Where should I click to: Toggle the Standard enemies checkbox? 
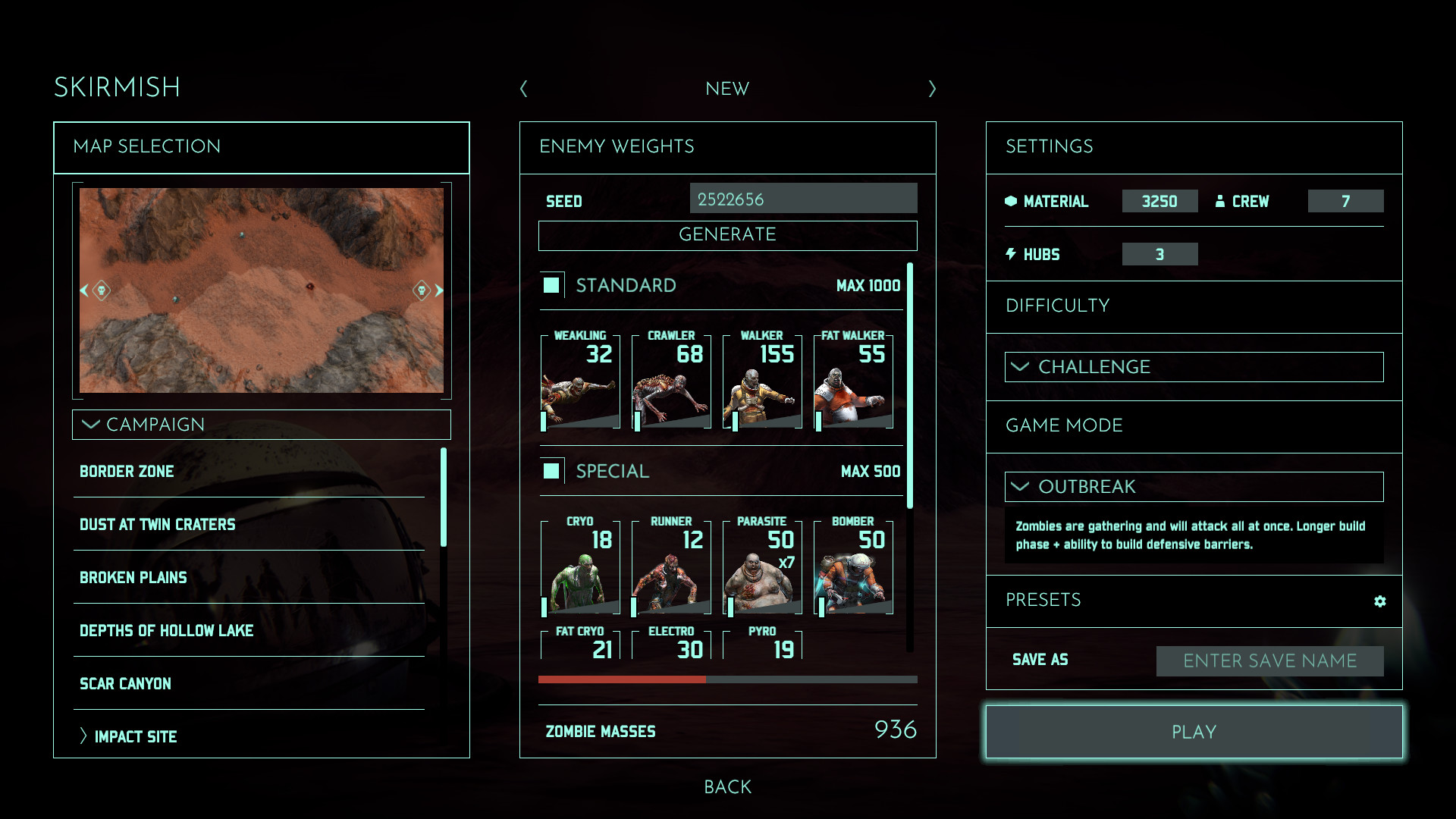(551, 285)
